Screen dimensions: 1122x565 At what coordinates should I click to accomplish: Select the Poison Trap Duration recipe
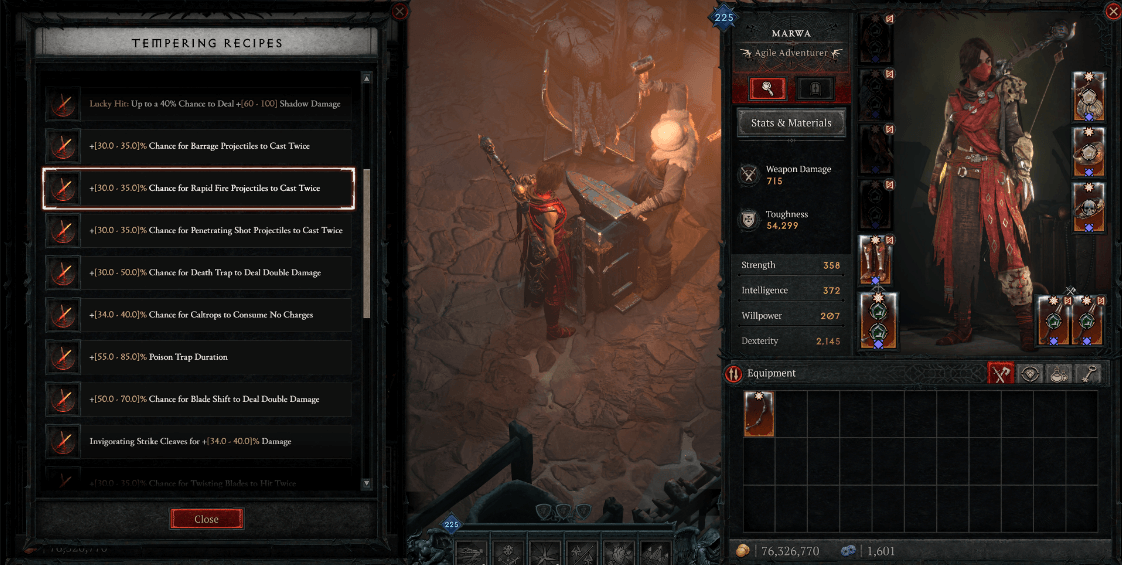click(198, 357)
